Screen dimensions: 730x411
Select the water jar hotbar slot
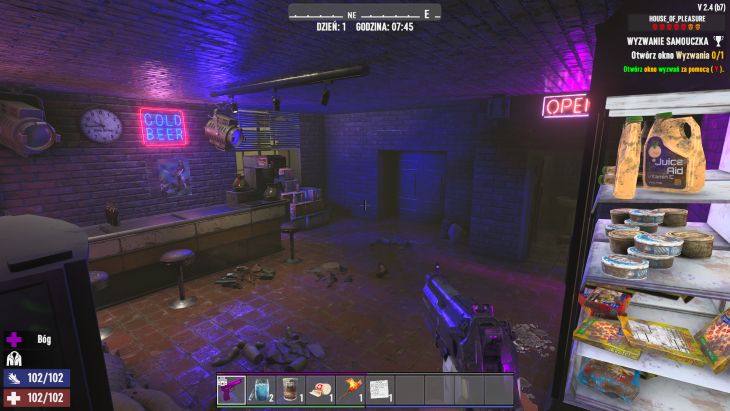pyautogui.click(x=260, y=389)
